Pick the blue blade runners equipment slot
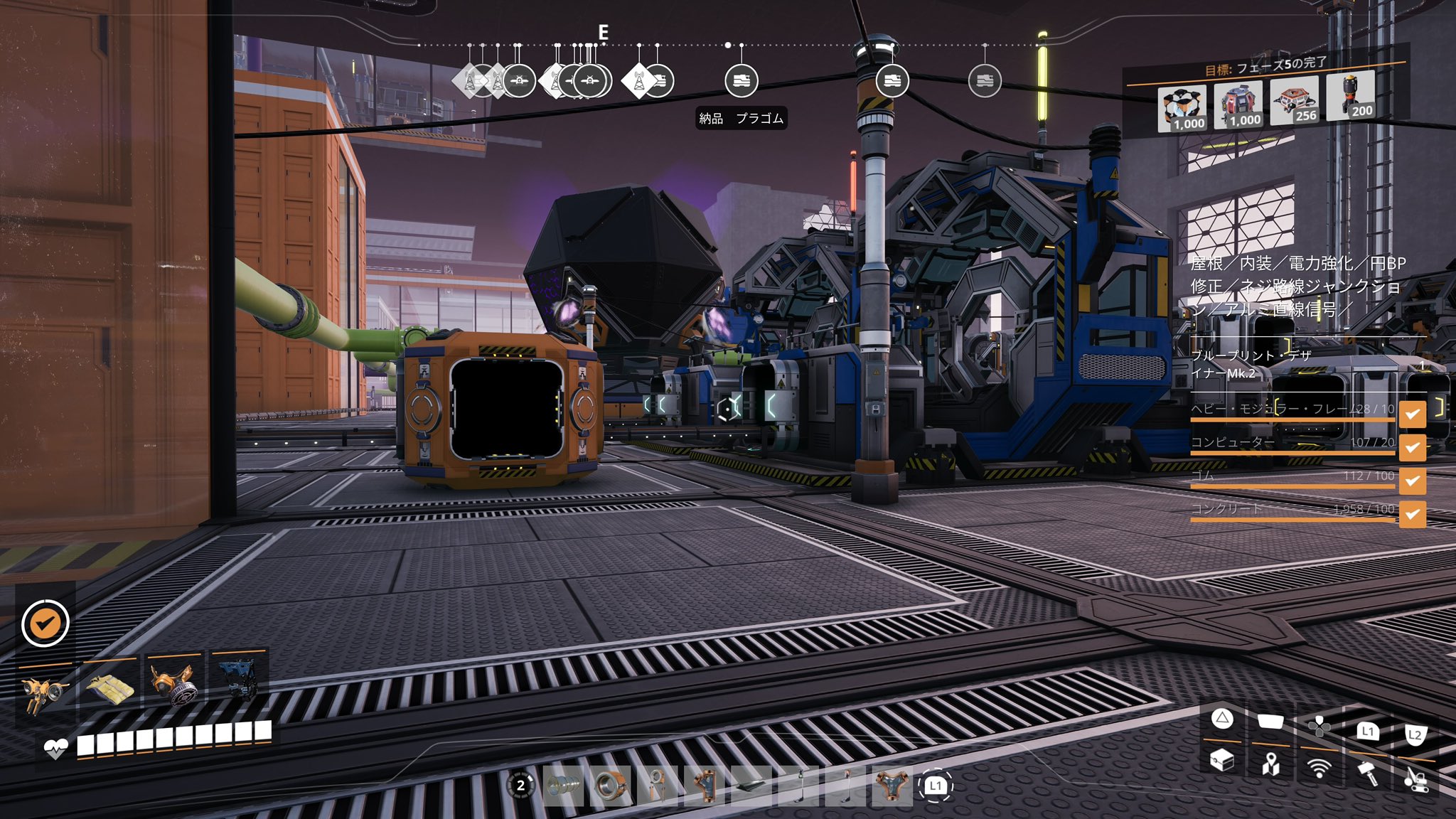The height and width of the screenshot is (819, 1456). 237,678
